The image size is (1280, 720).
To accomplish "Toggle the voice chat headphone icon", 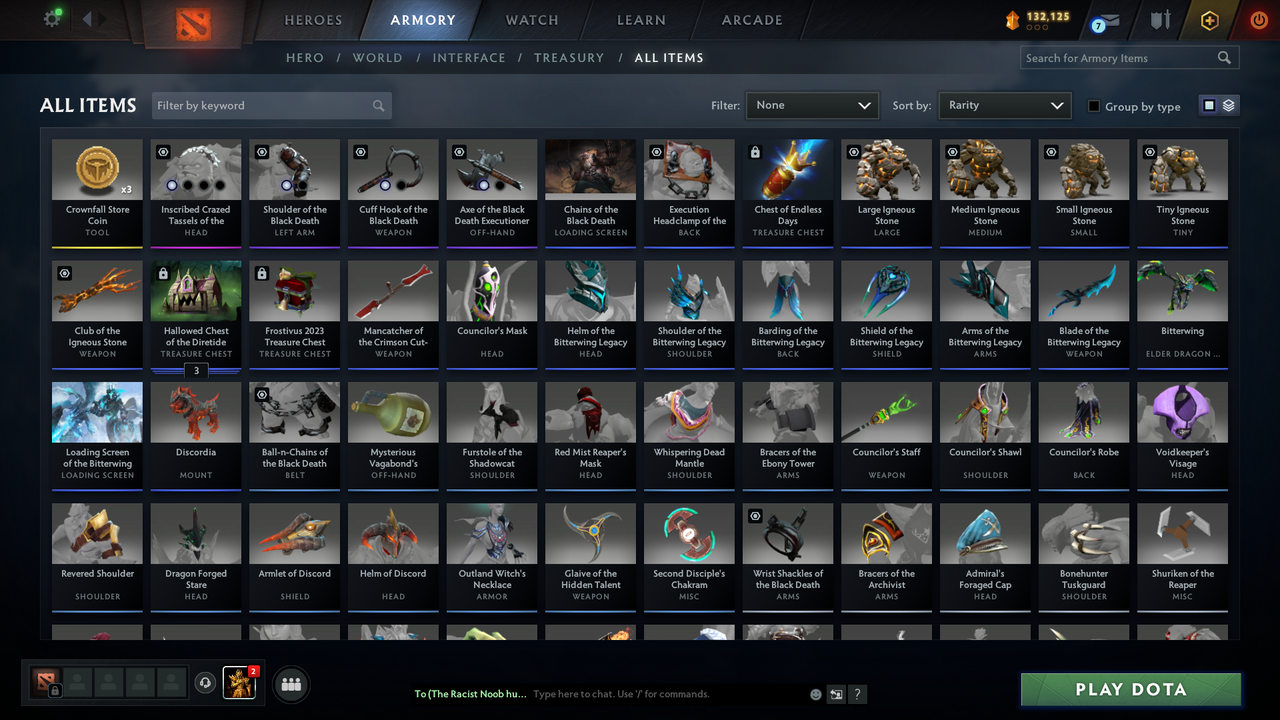I will click(x=207, y=683).
